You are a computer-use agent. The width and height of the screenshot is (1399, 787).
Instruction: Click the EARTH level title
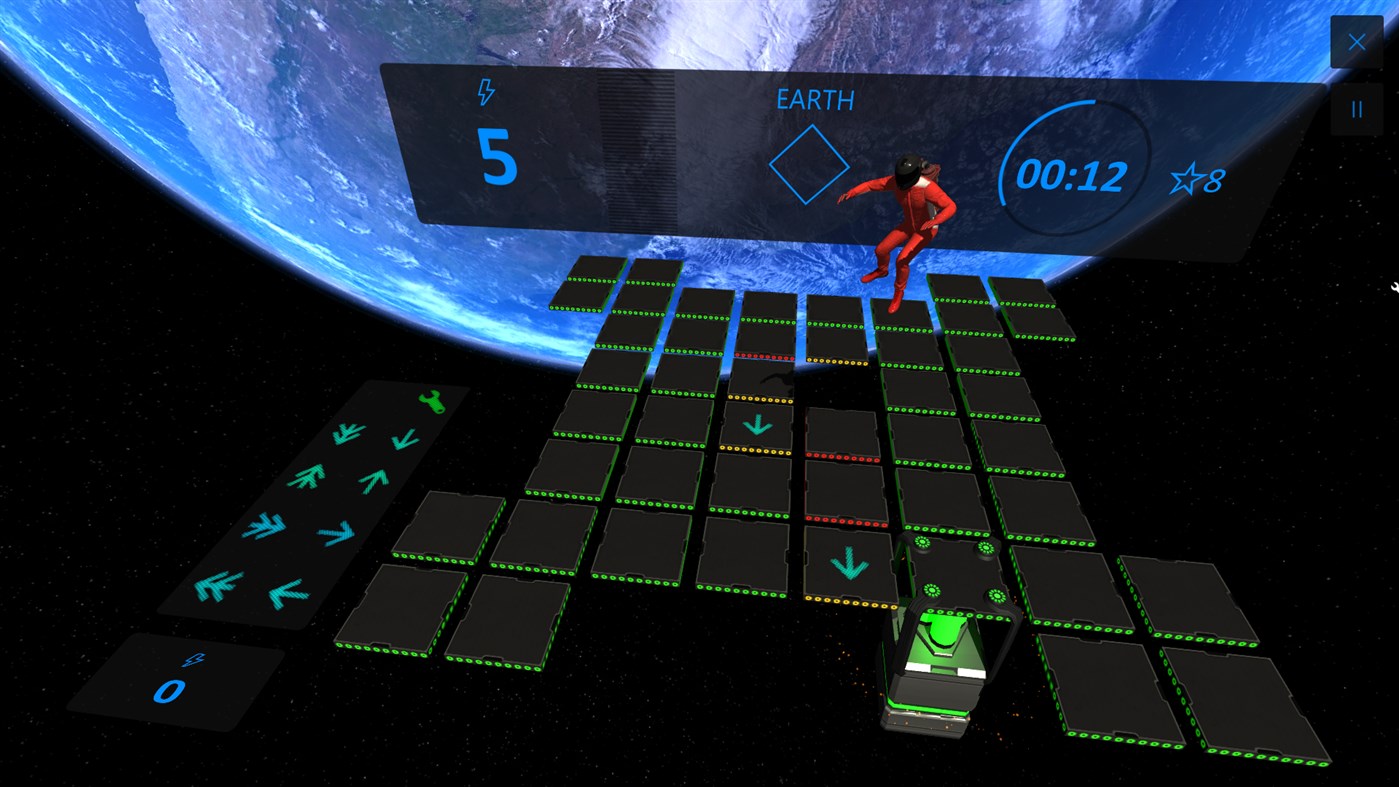(x=814, y=100)
